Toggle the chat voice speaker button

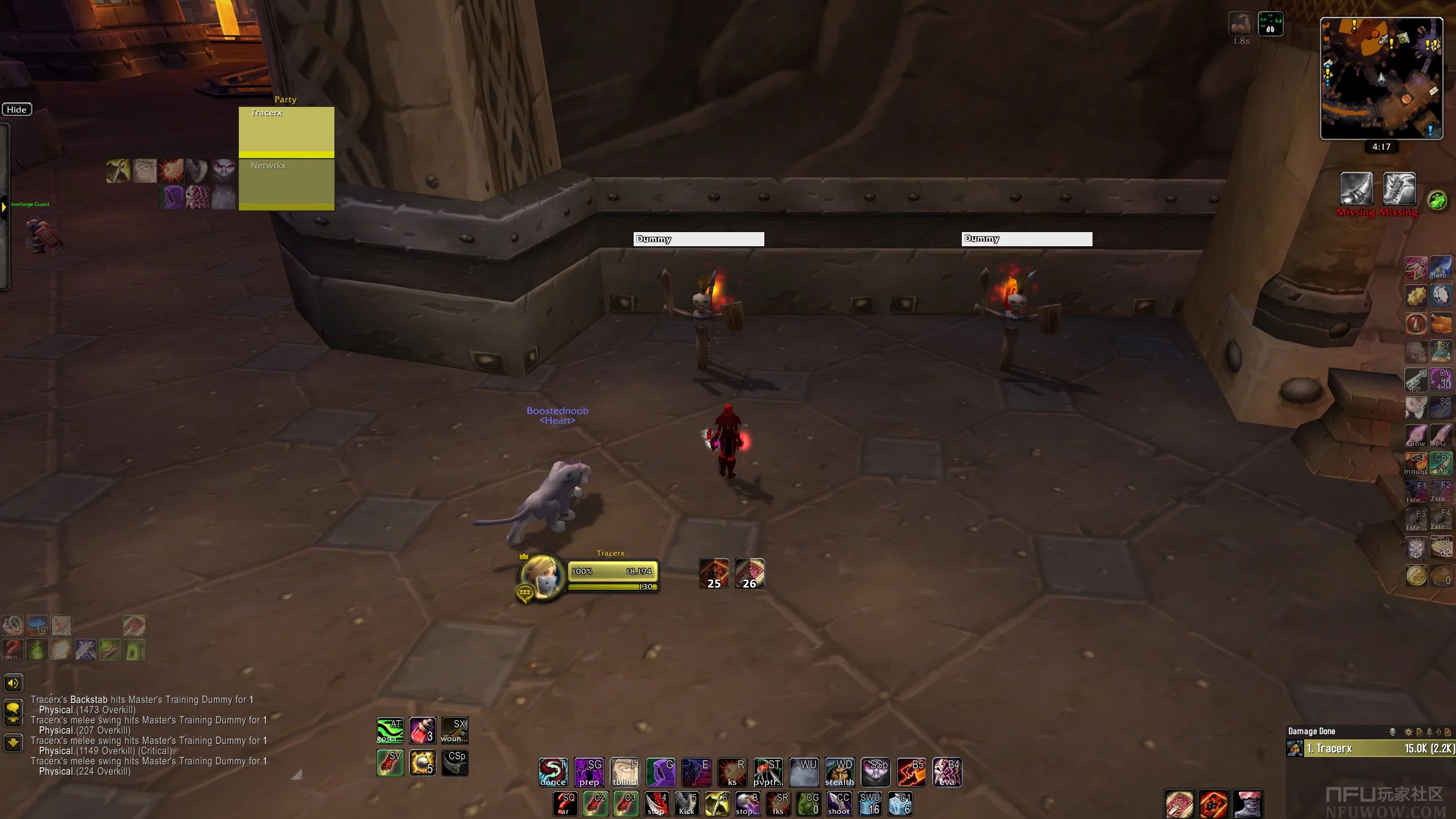click(13, 683)
